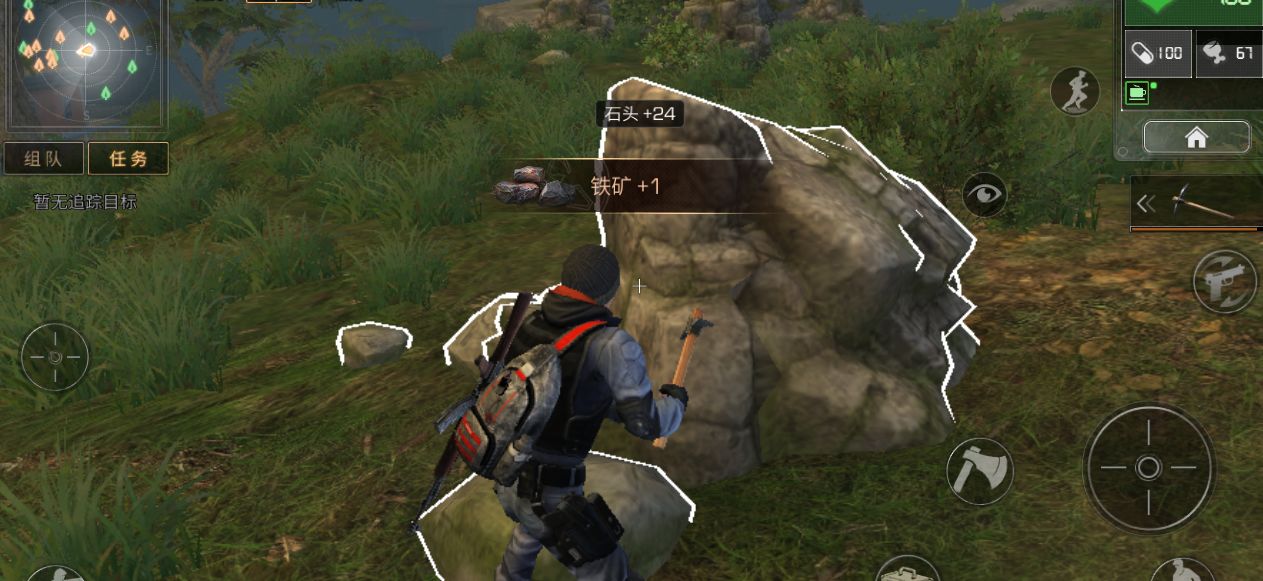Swing the axe with the melee button
The width and height of the screenshot is (1263, 581).
980,470
